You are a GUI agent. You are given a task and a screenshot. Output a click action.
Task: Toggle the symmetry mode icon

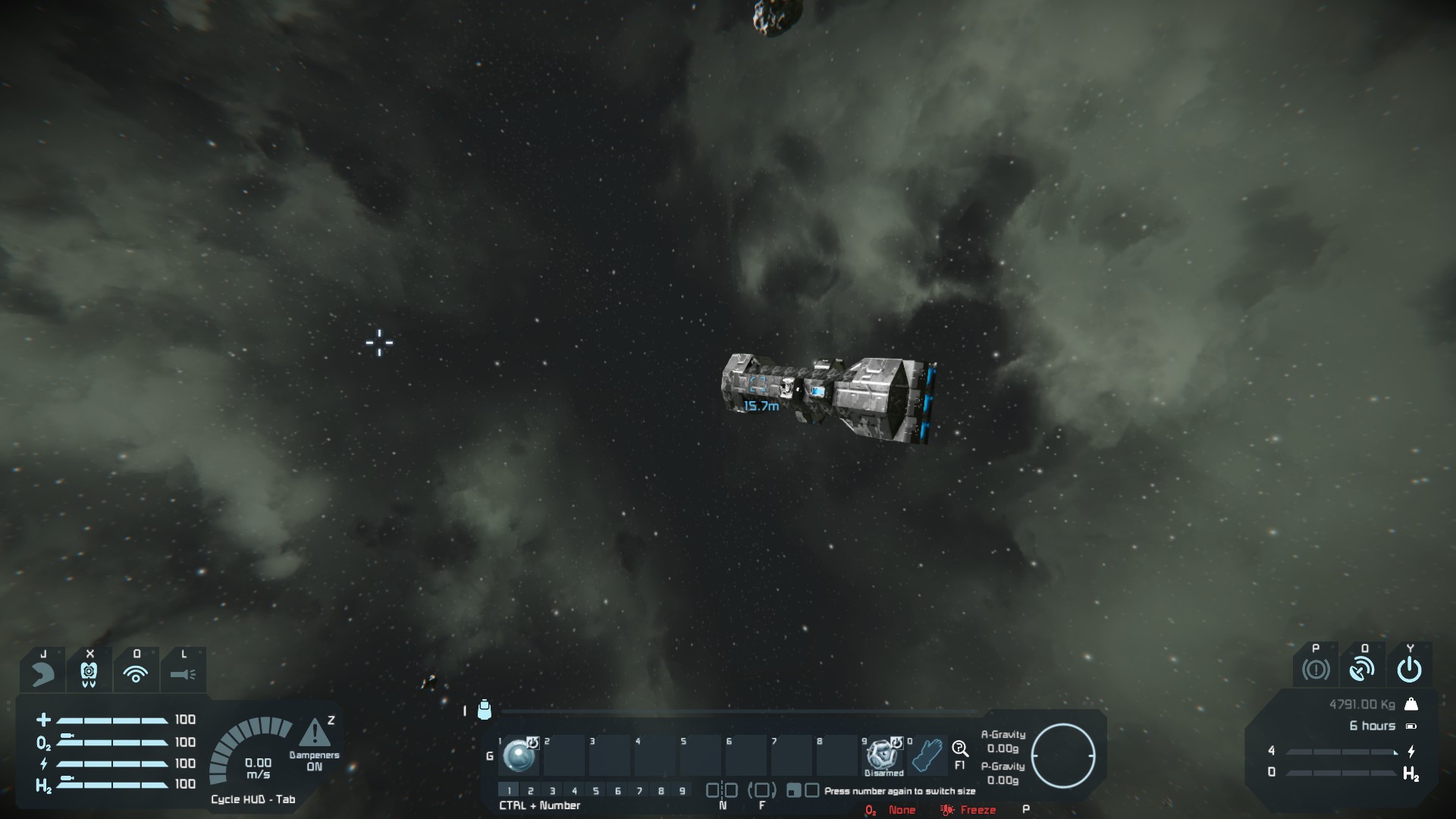[x=722, y=790]
